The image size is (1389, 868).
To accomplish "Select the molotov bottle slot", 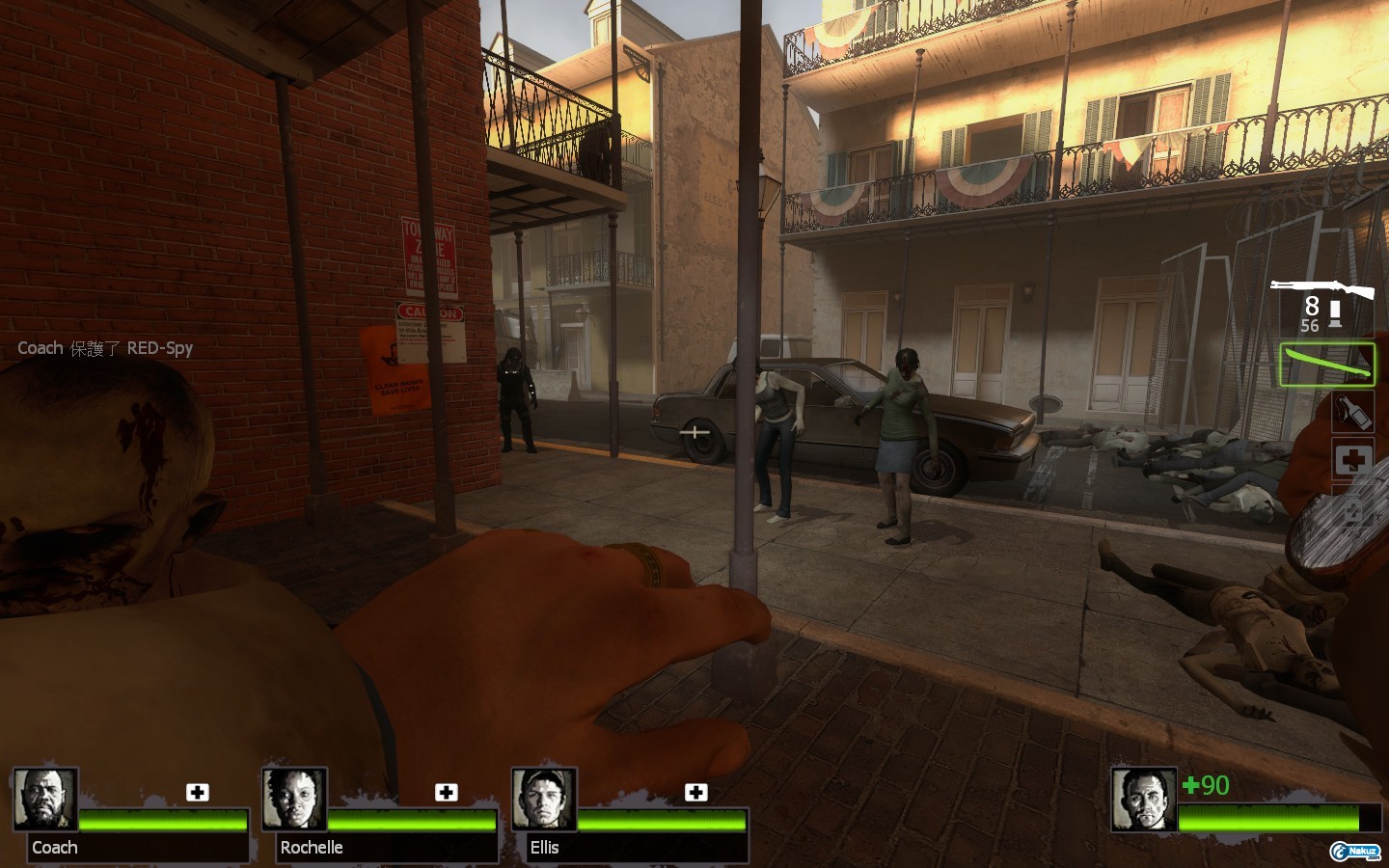I will tap(1352, 412).
